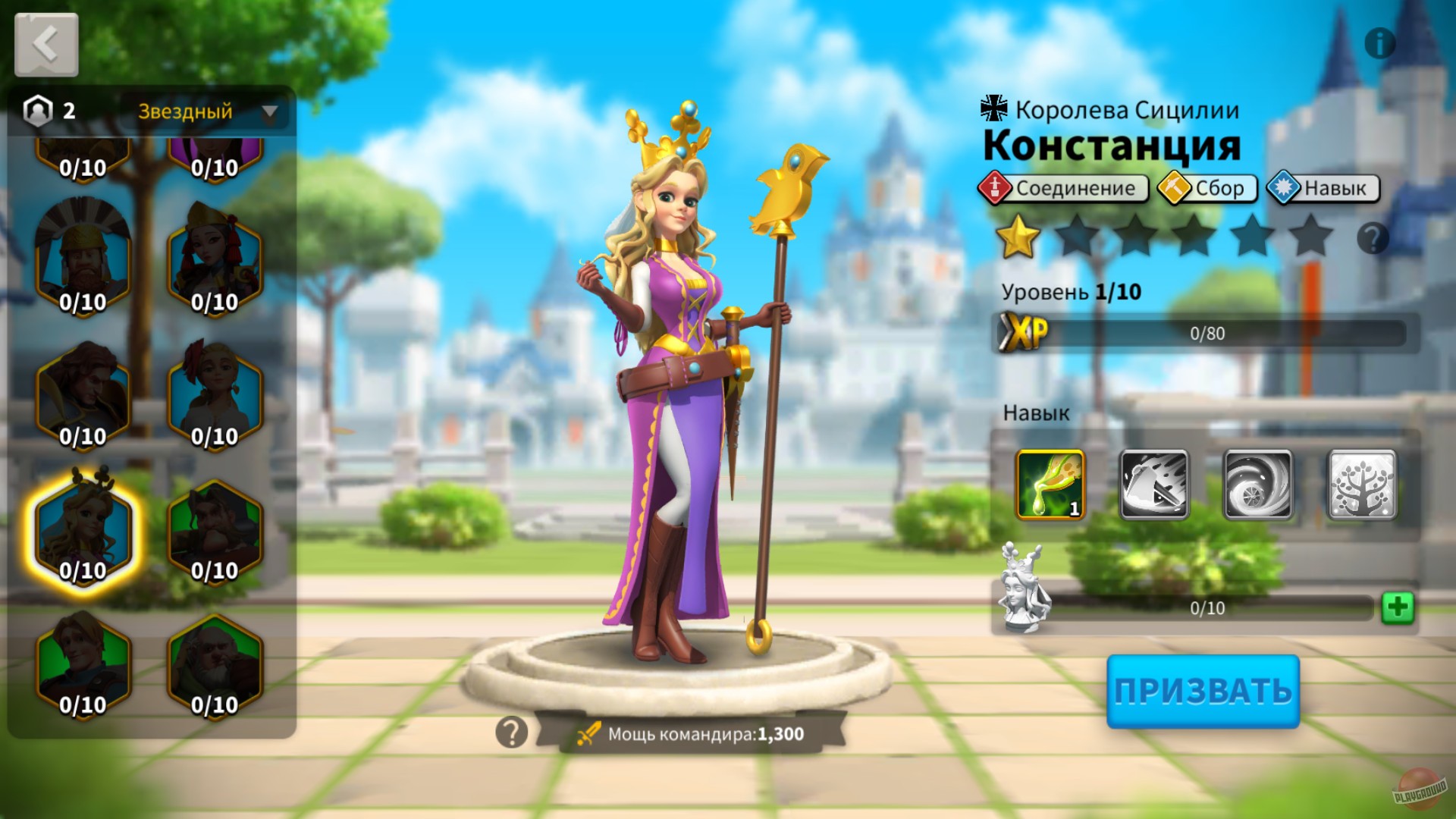Open the talent tree skill icon
This screenshot has width=1456, height=819.
1361,484
